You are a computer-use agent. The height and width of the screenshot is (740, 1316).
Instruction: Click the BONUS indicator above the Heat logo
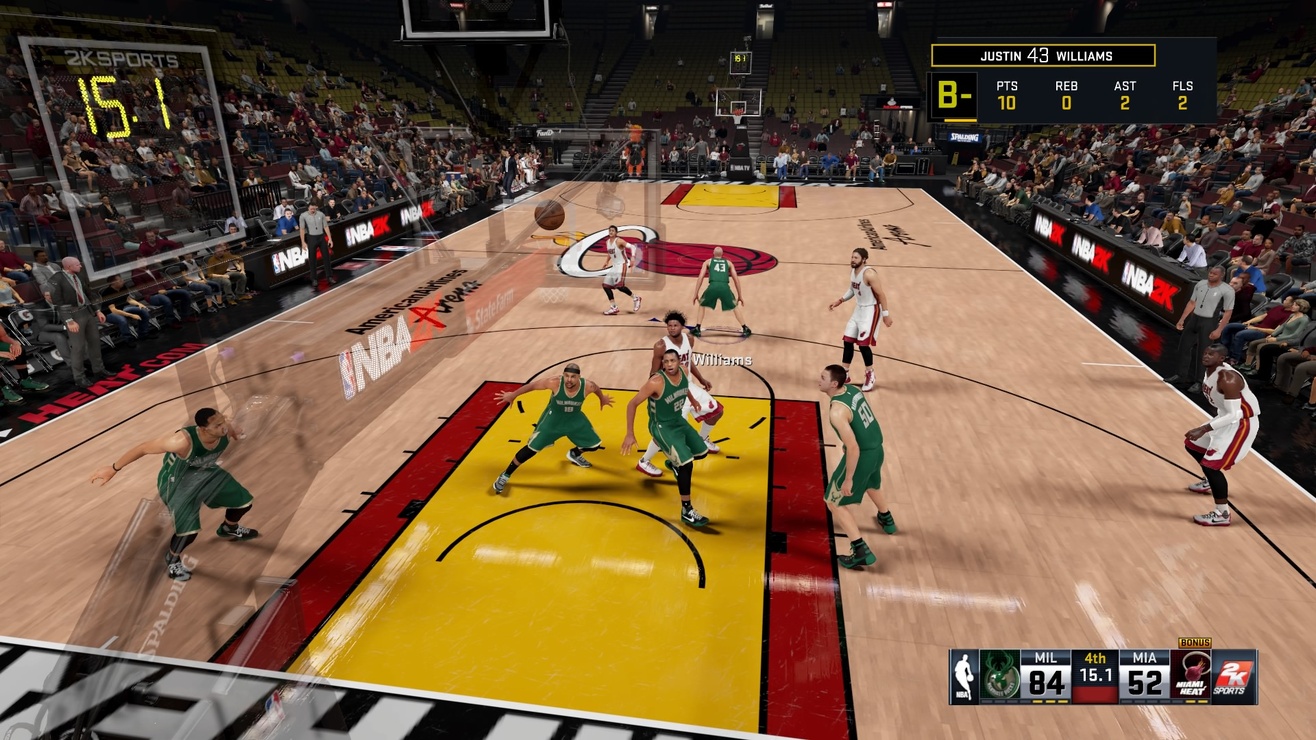coord(1196,643)
